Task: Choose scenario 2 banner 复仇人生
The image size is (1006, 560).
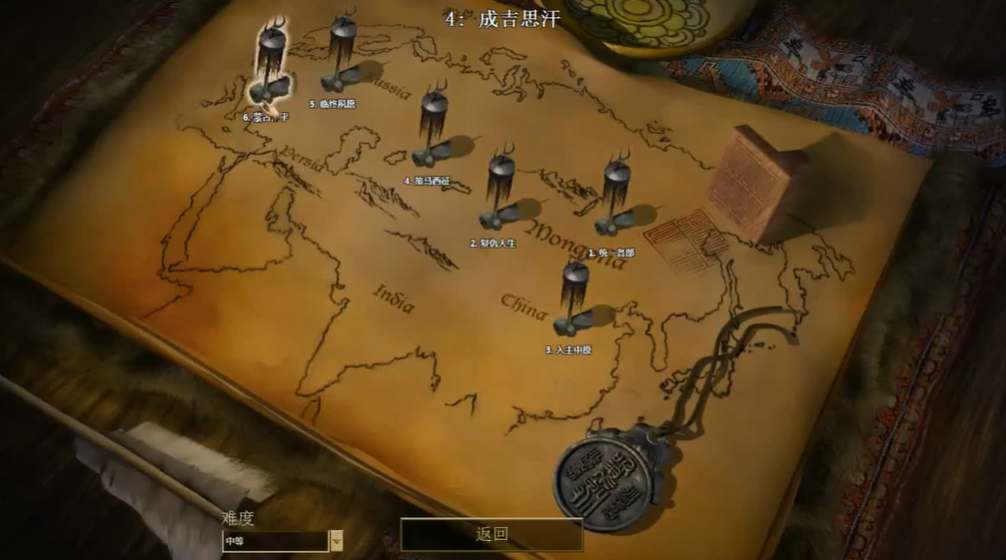Action: 500,190
